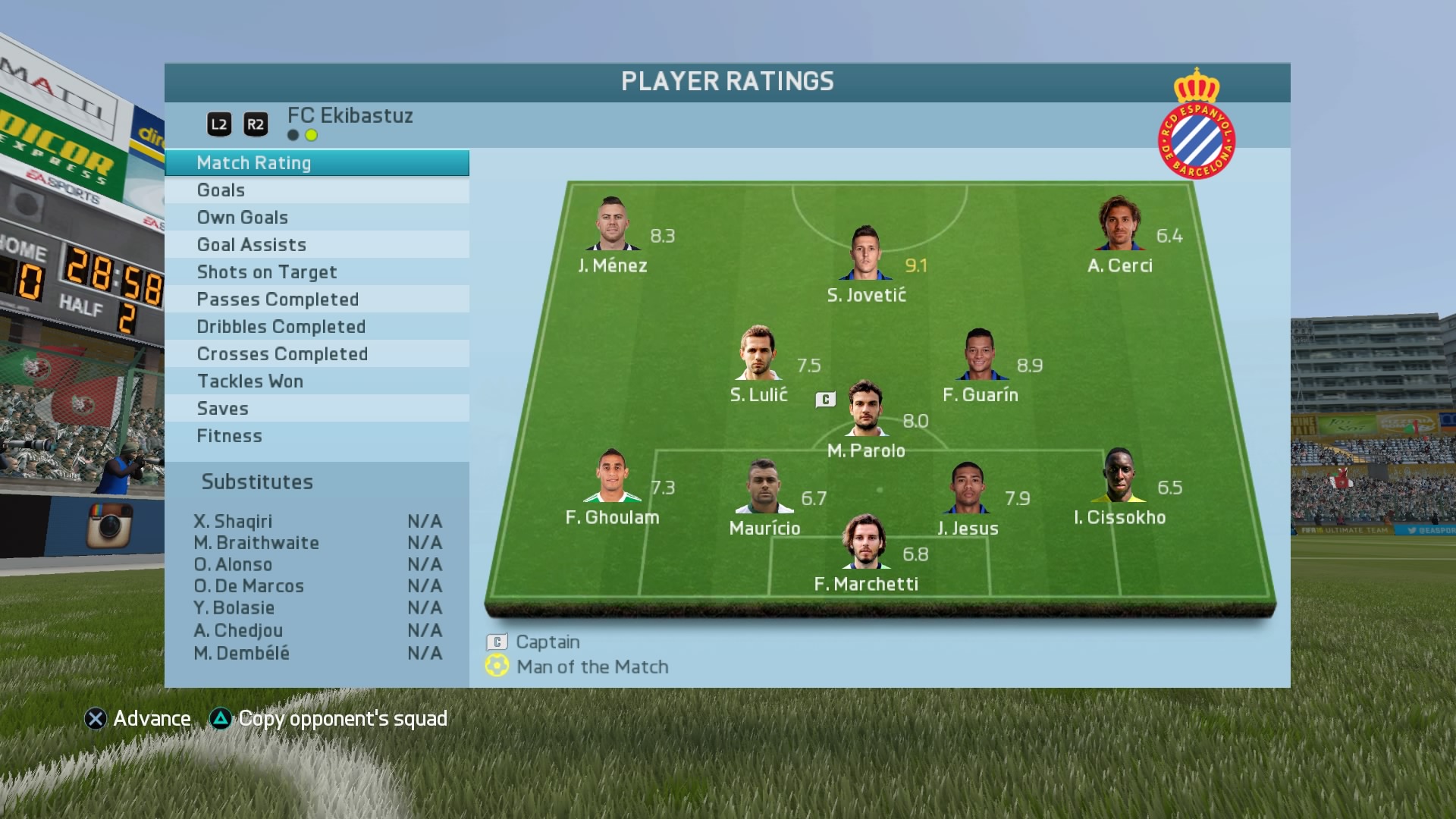Open the Own Goals stat view
Screen dimensions: 1456x819
coord(316,218)
